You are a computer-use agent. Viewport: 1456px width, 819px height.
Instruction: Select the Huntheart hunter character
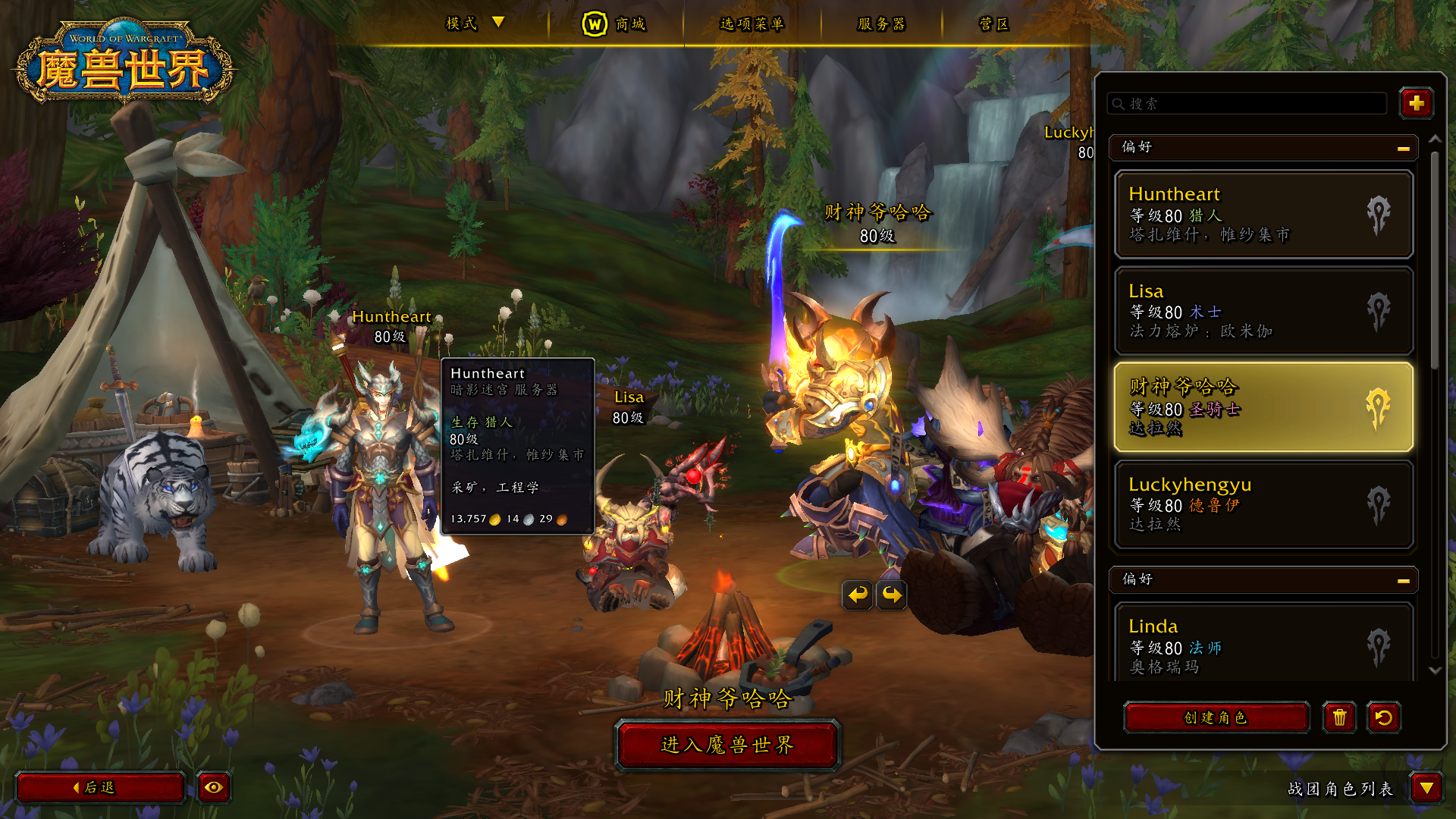pyautogui.click(x=1263, y=215)
